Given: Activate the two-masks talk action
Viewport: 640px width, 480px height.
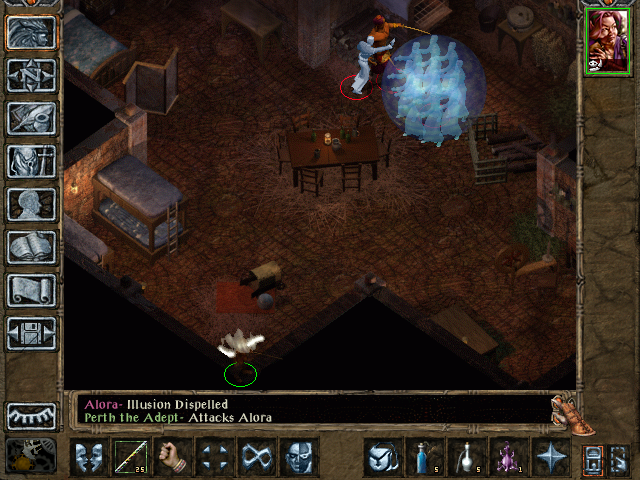Looking at the screenshot, I should (x=89, y=457).
